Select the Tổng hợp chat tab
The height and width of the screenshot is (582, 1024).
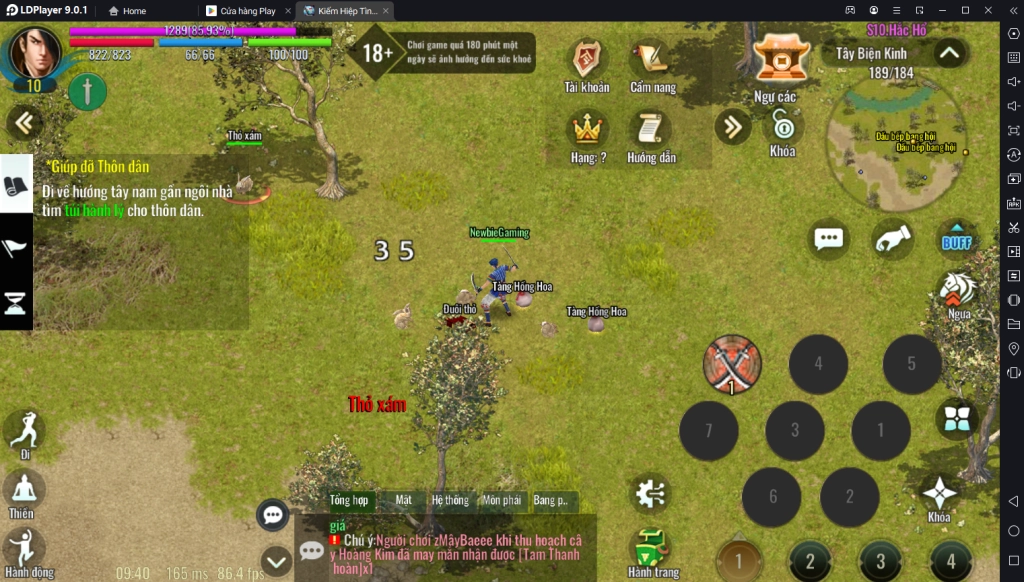[x=349, y=500]
